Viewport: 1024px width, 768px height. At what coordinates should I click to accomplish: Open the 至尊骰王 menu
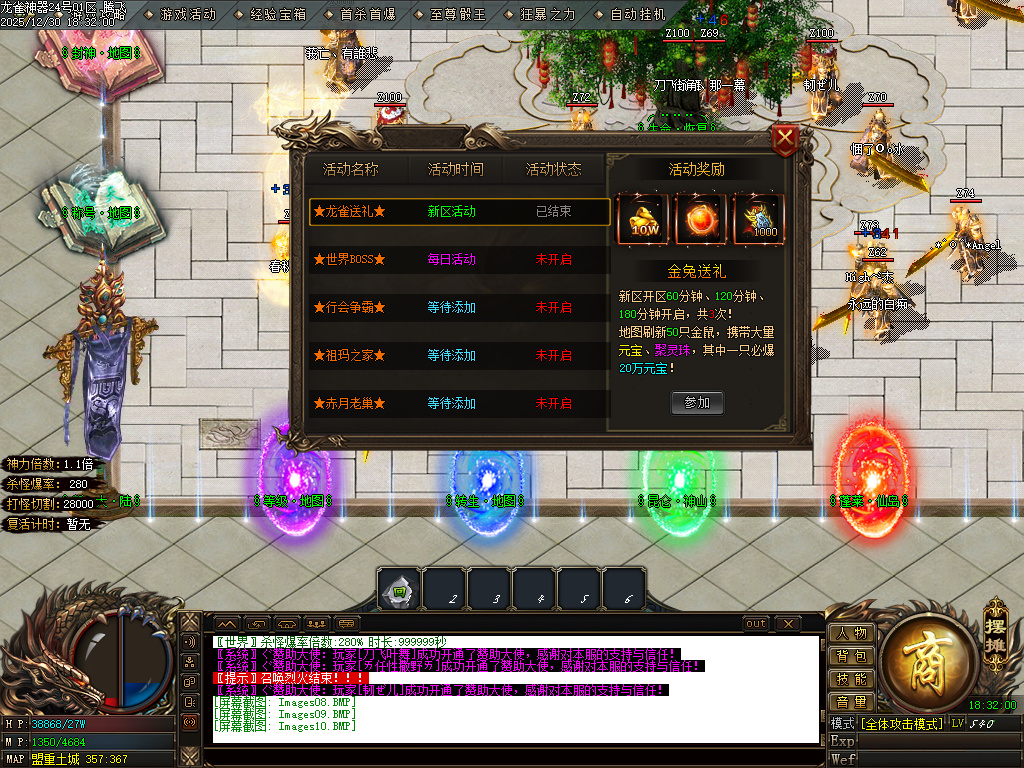point(451,15)
